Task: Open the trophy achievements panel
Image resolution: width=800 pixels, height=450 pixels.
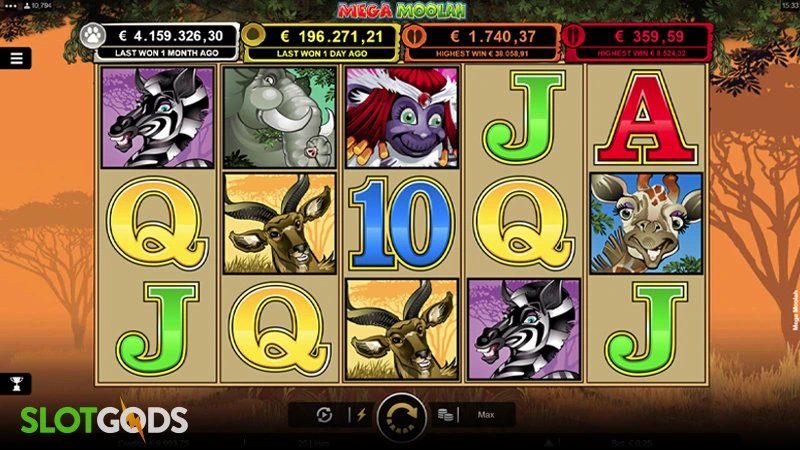Action: [x=16, y=383]
